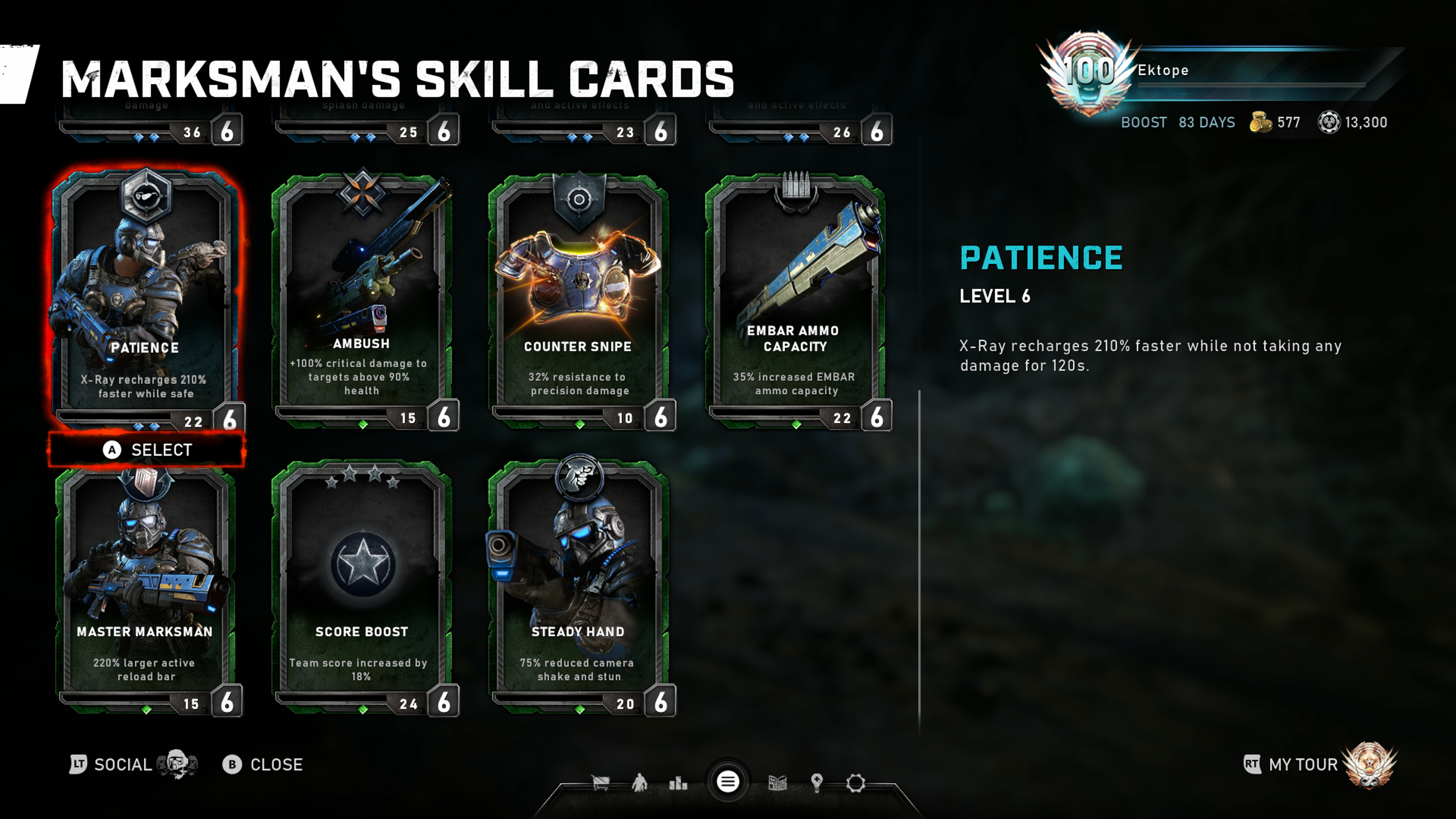Open the character customization soldier icon
Screen dimensions: 1456x819
pos(639,783)
